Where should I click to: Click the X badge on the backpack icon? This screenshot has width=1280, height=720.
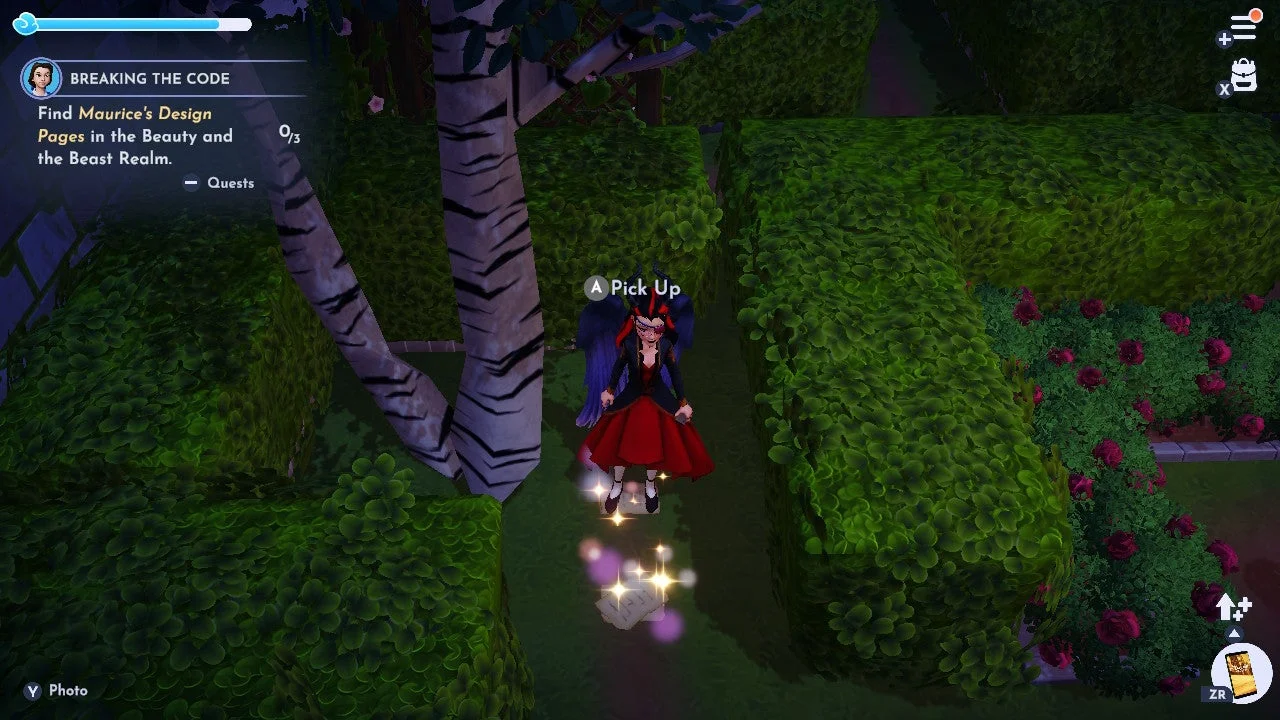1224,89
